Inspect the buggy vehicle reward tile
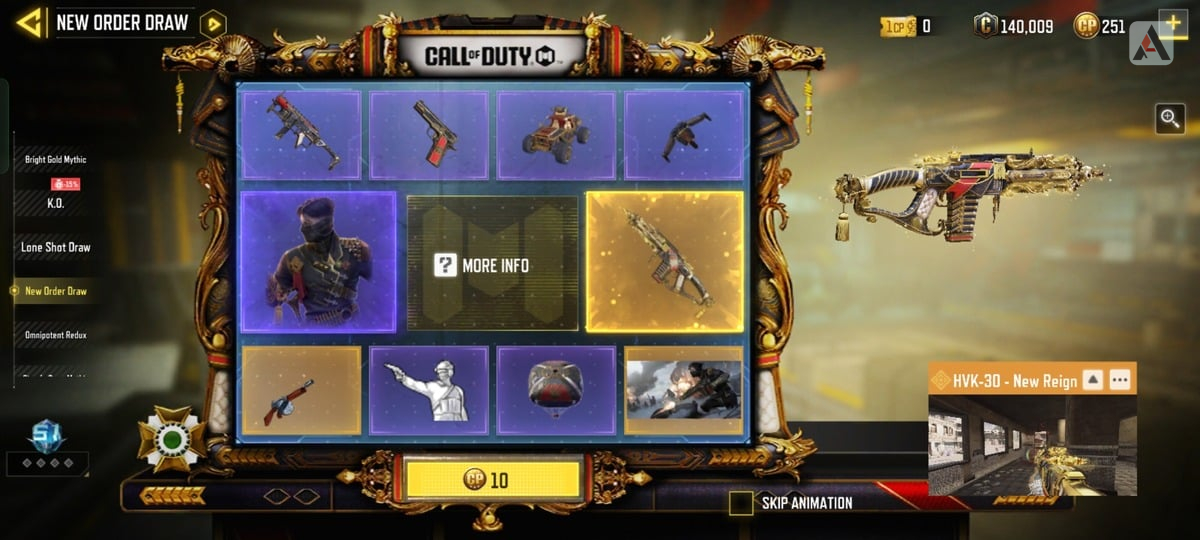The width and height of the screenshot is (1200, 540). (556, 135)
